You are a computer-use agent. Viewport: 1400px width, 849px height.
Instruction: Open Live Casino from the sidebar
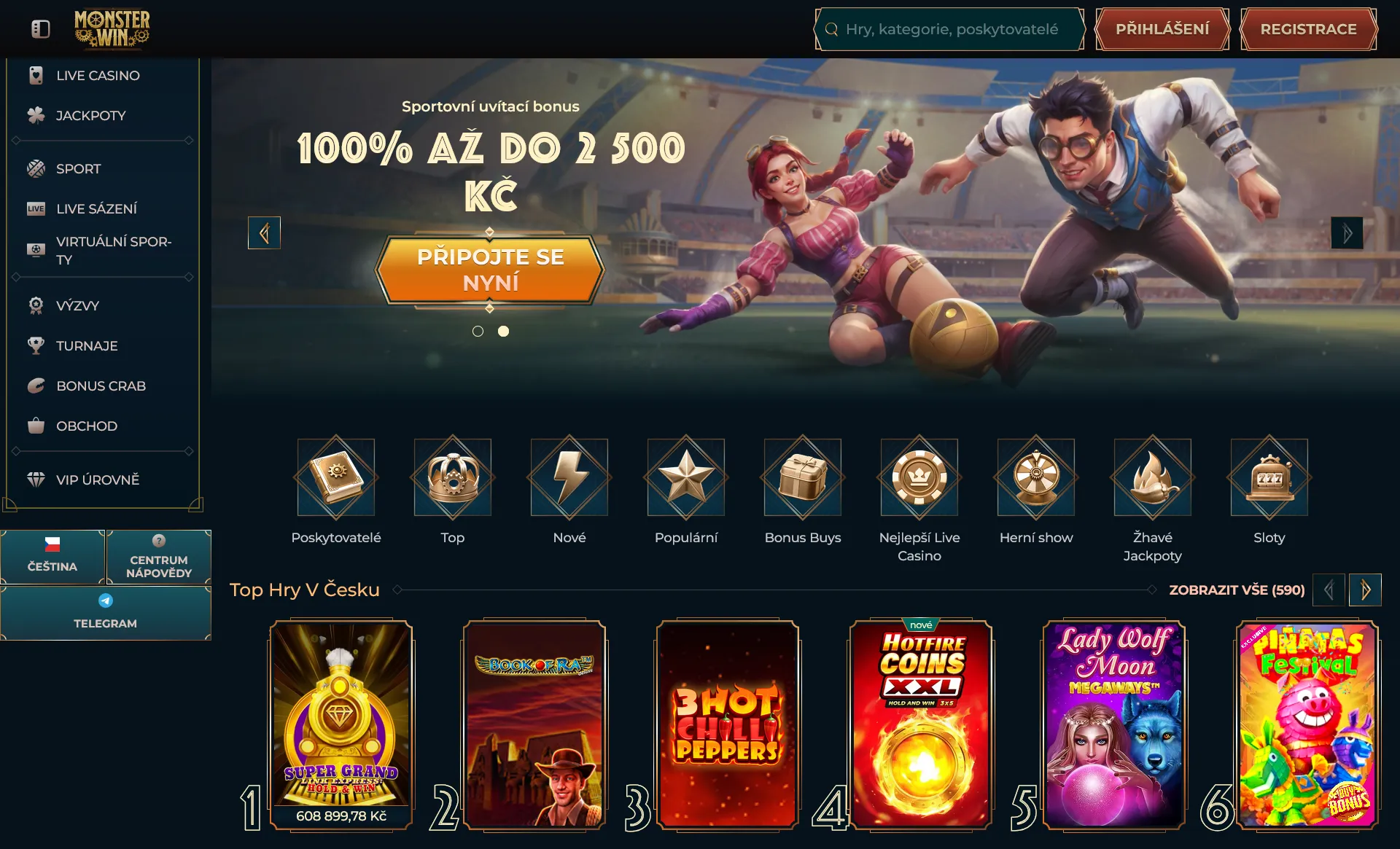pyautogui.click(x=98, y=75)
